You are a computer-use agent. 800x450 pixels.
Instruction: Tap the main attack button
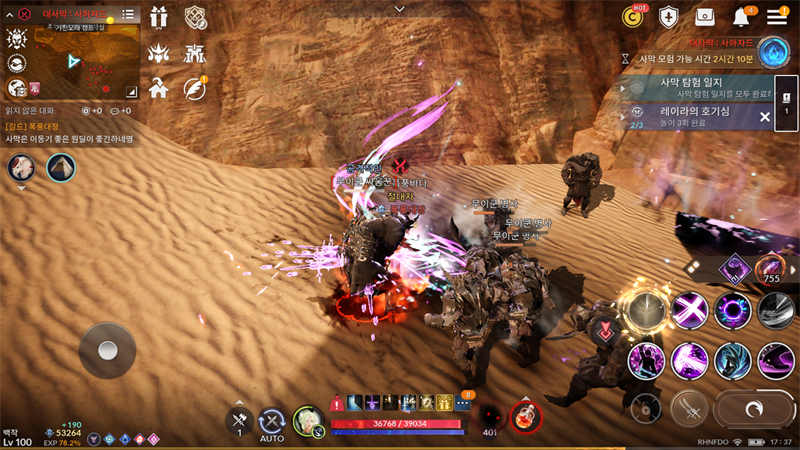click(x=755, y=409)
